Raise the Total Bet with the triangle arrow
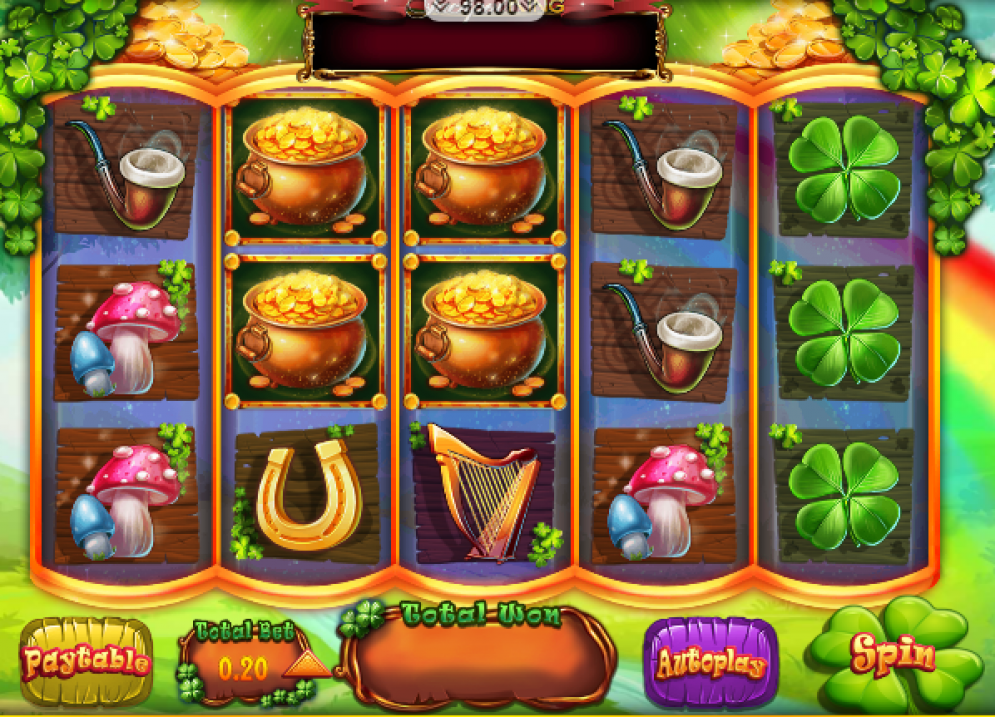 302,665
